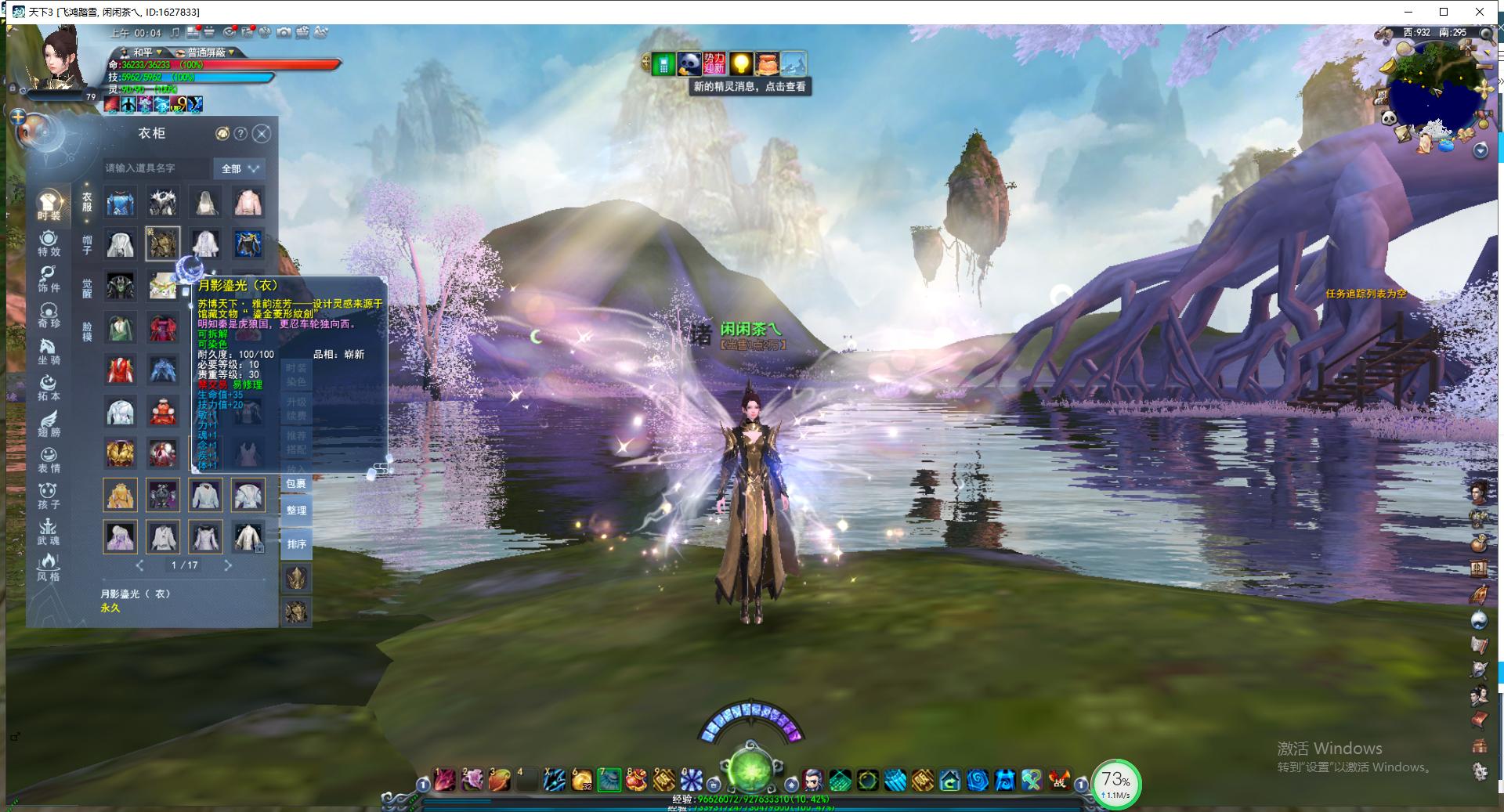The height and width of the screenshot is (812, 1504).
Task: Open the panda spirit message icon
Action: pyautogui.click(x=689, y=63)
